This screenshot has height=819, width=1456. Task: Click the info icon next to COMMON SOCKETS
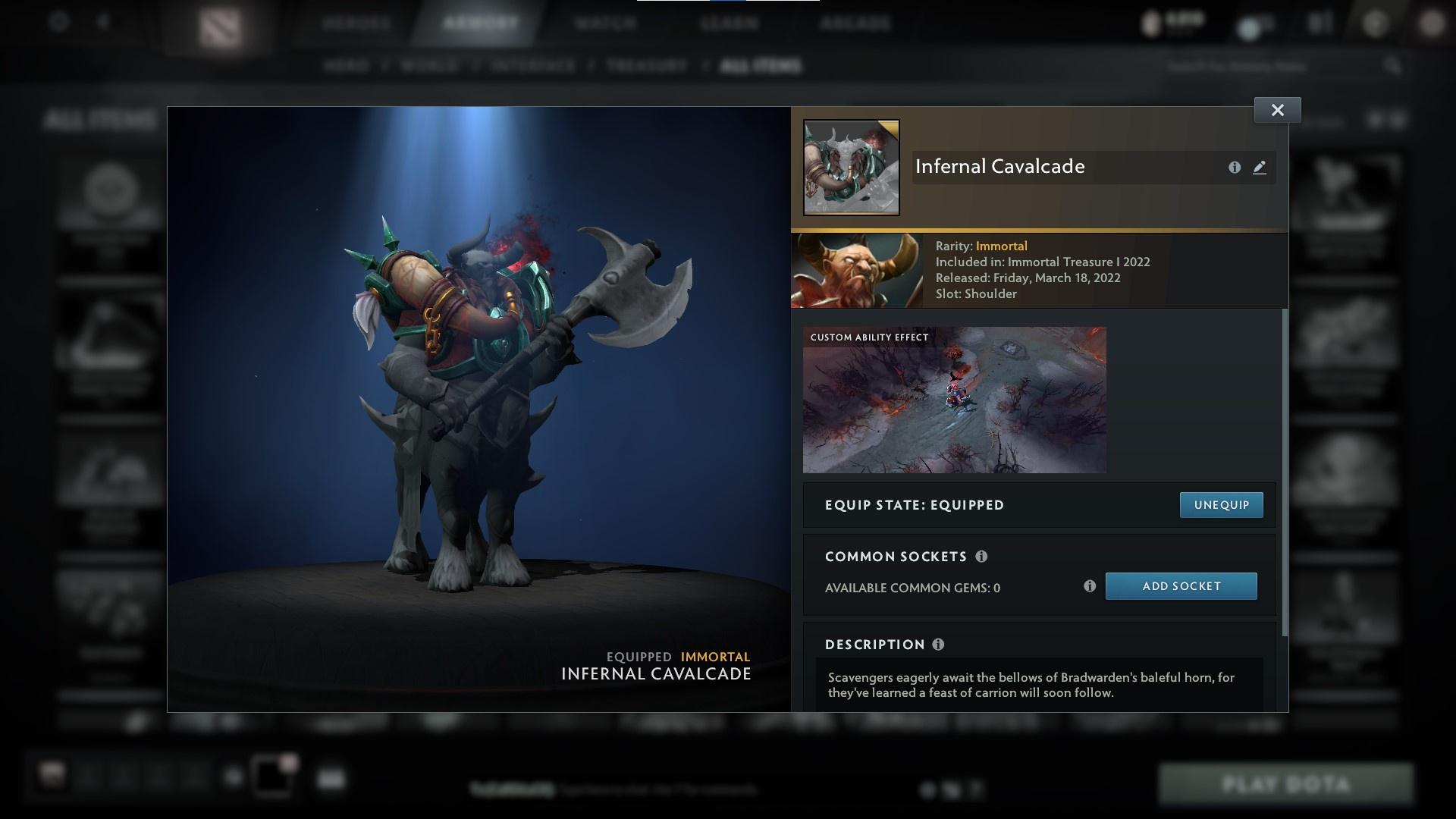pyautogui.click(x=982, y=557)
